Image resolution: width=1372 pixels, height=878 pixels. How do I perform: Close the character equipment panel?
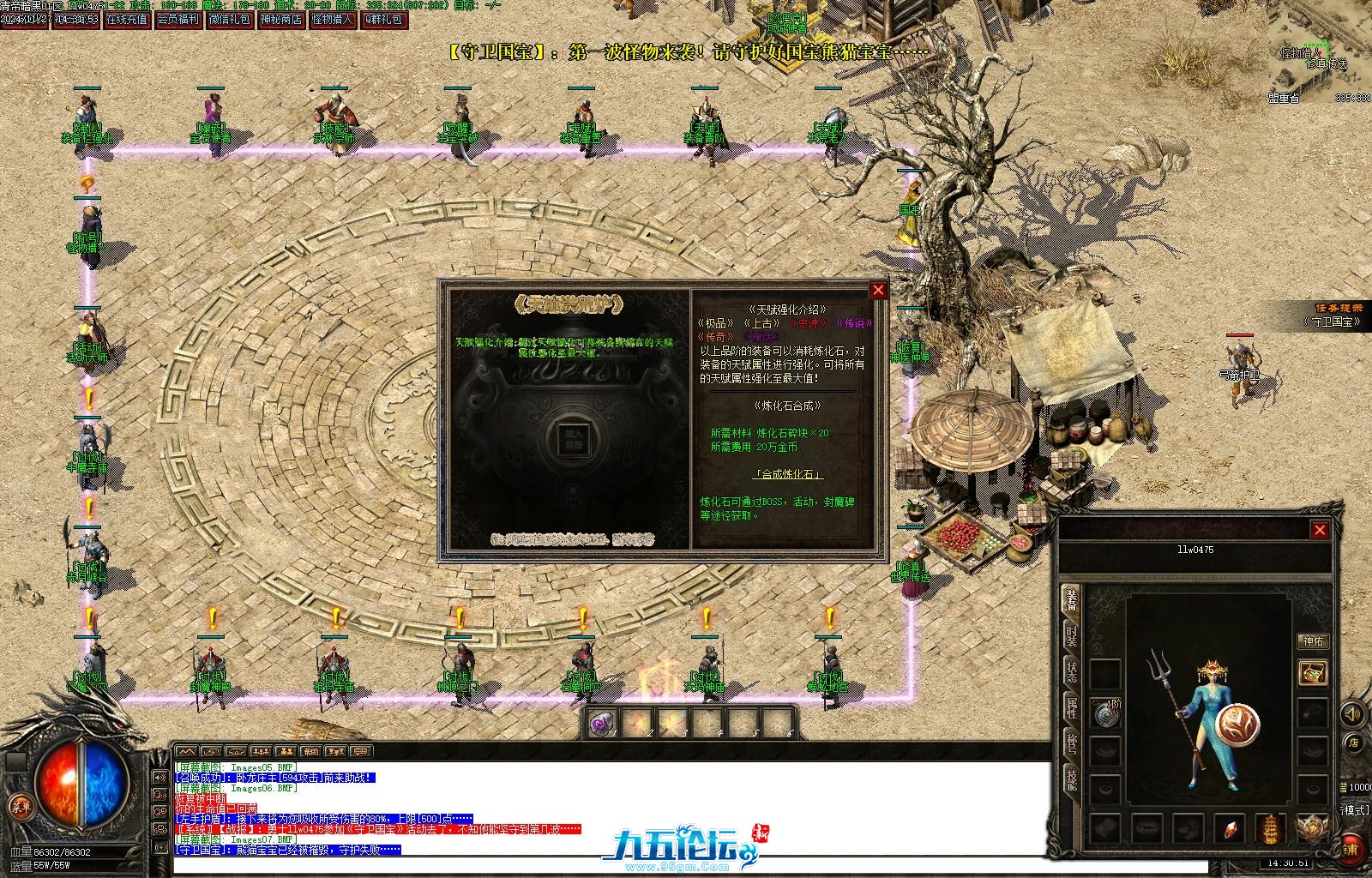tap(1320, 530)
